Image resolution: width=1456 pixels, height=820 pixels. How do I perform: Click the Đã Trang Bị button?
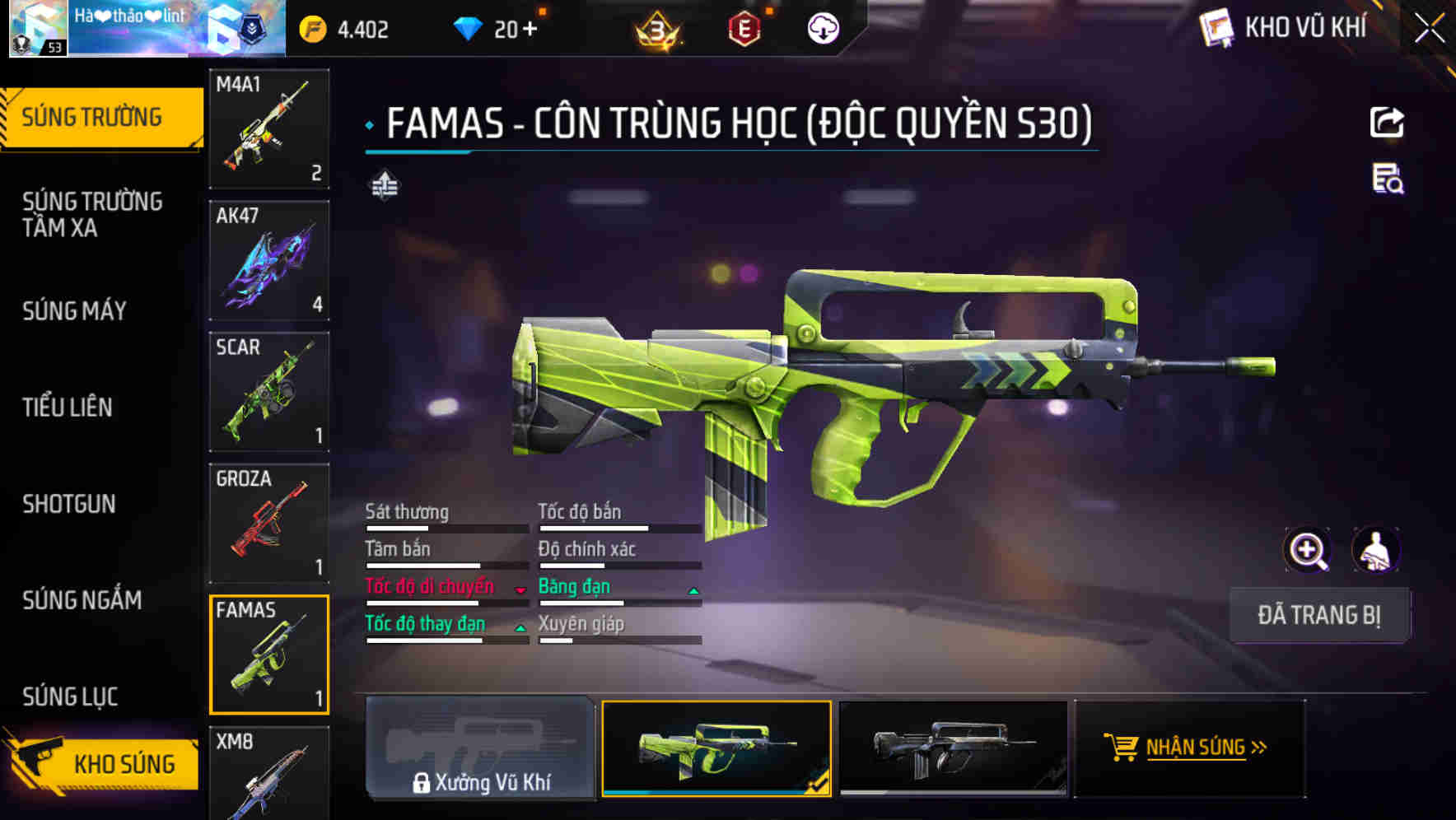tap(1319, 615)
